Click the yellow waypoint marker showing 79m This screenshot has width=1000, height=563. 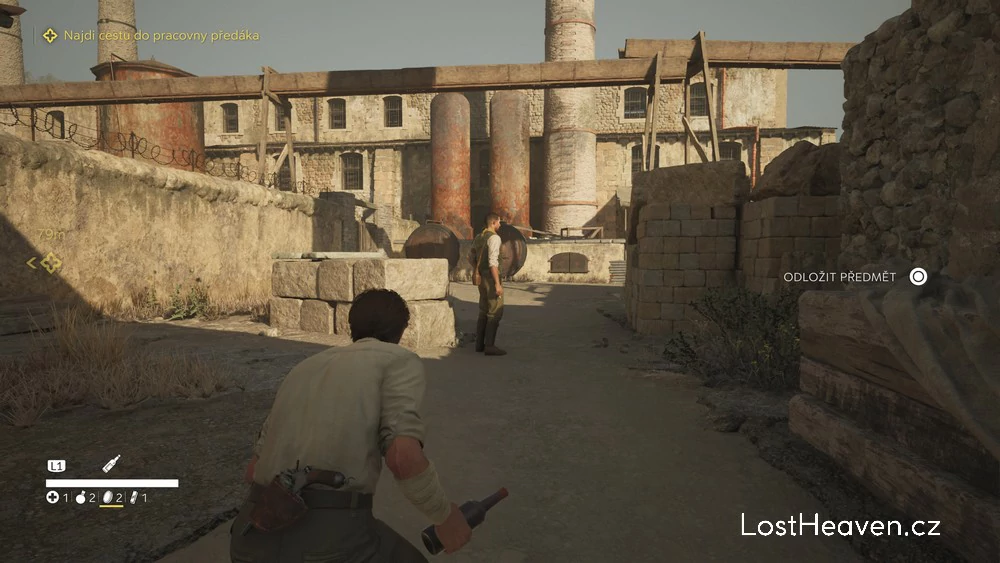click(x=50, y=262)
